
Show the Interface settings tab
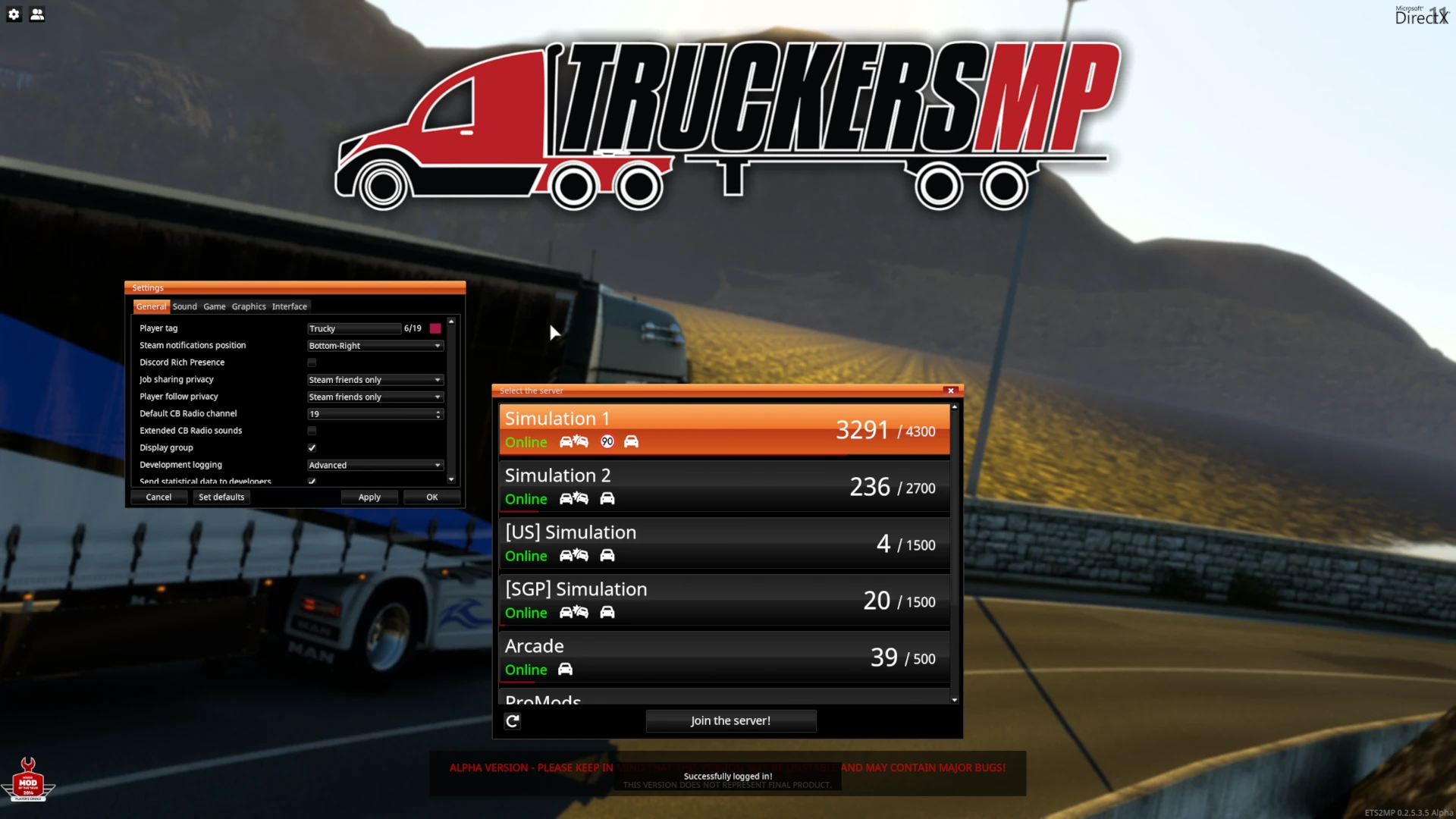(290, 306)
